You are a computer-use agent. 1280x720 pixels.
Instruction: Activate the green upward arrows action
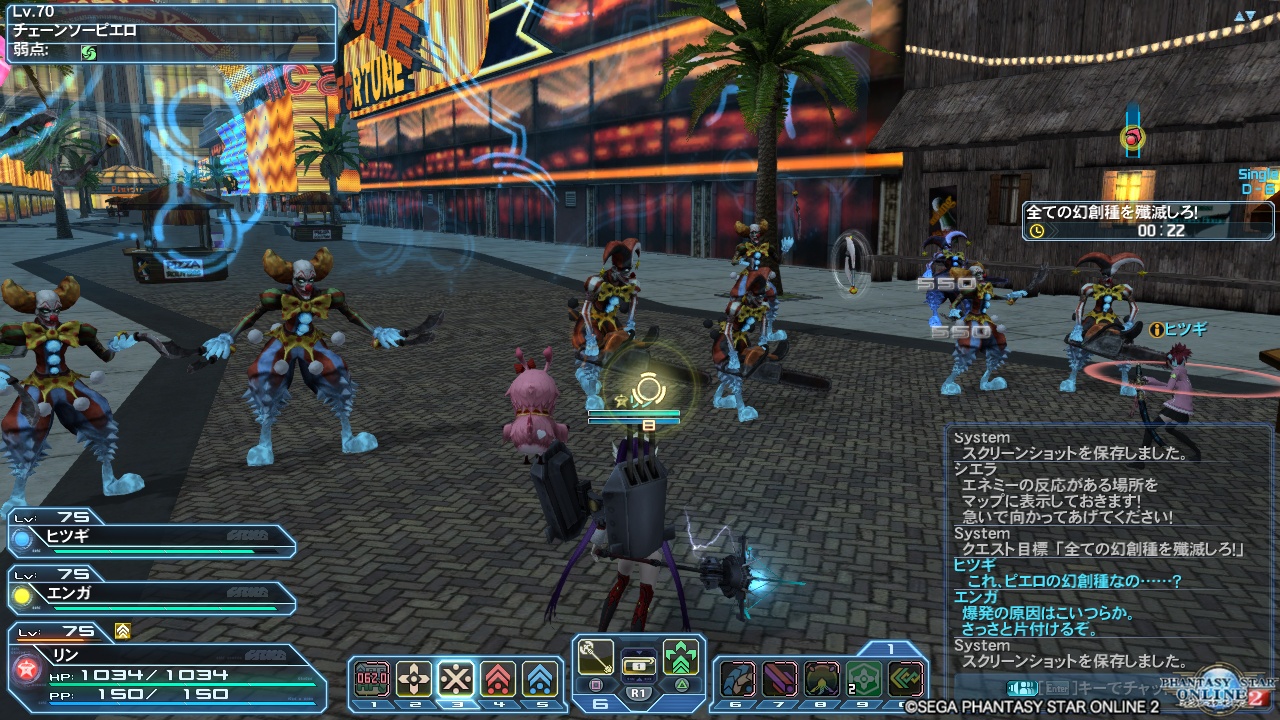coord(680,657)
